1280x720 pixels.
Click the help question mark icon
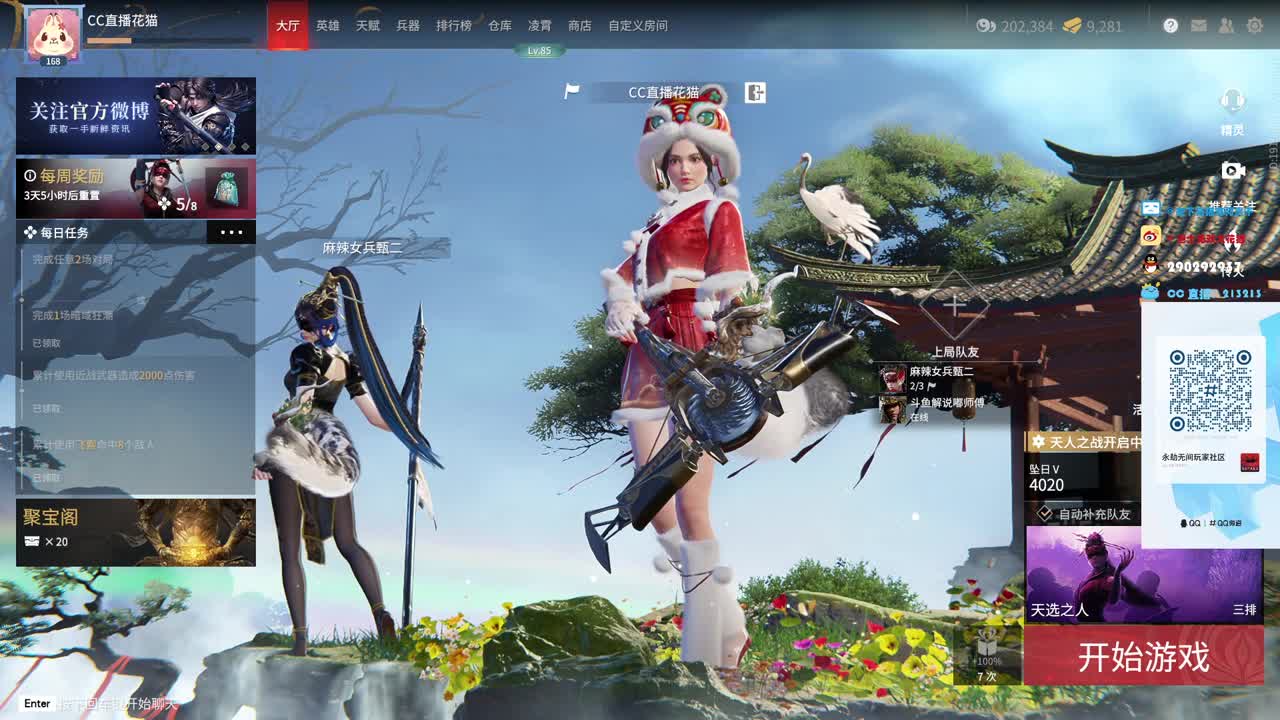(x=1168, y=26)
